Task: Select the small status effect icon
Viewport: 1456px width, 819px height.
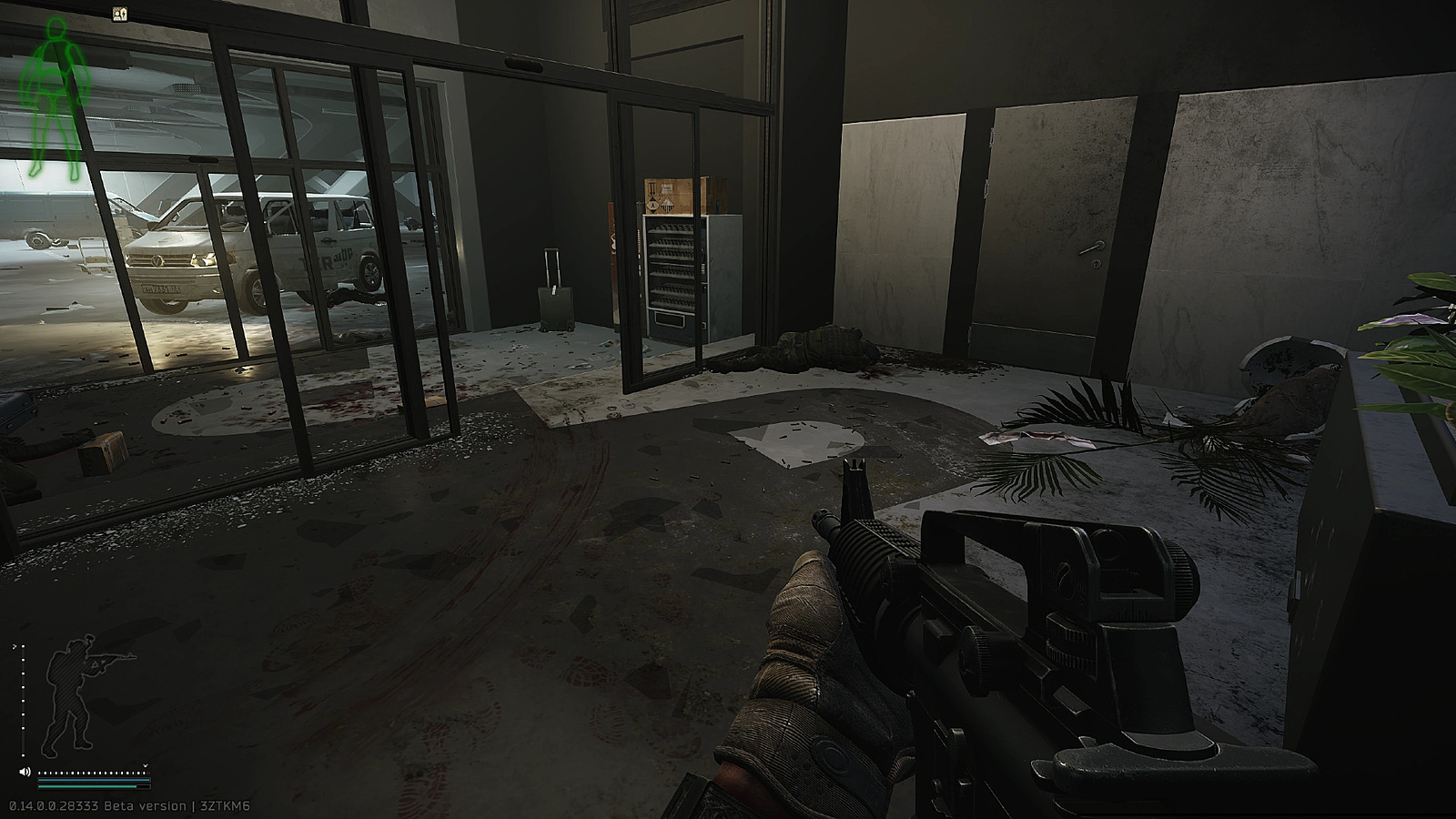Action: pos(120,14)
